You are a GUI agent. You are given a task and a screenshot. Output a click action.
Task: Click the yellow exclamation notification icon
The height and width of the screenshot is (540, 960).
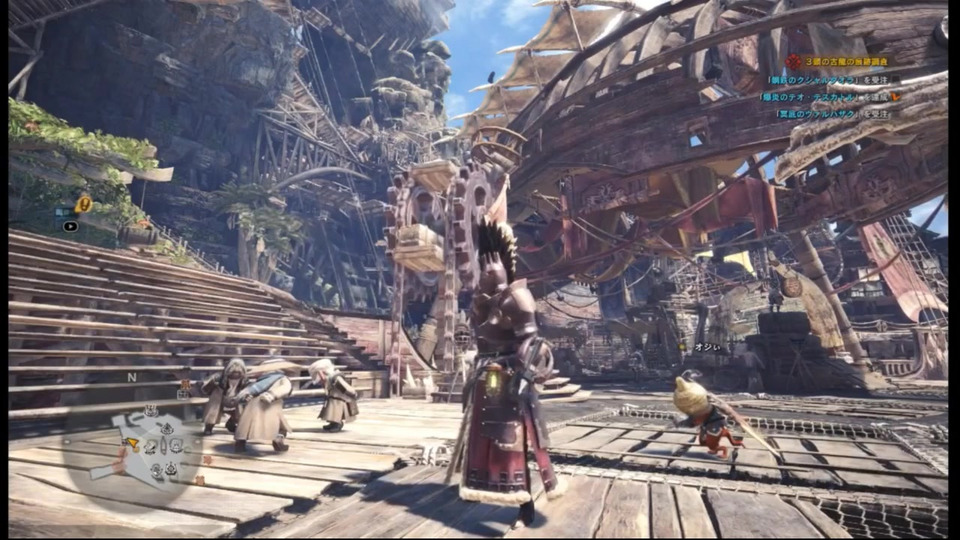click(x=85, y=204)
